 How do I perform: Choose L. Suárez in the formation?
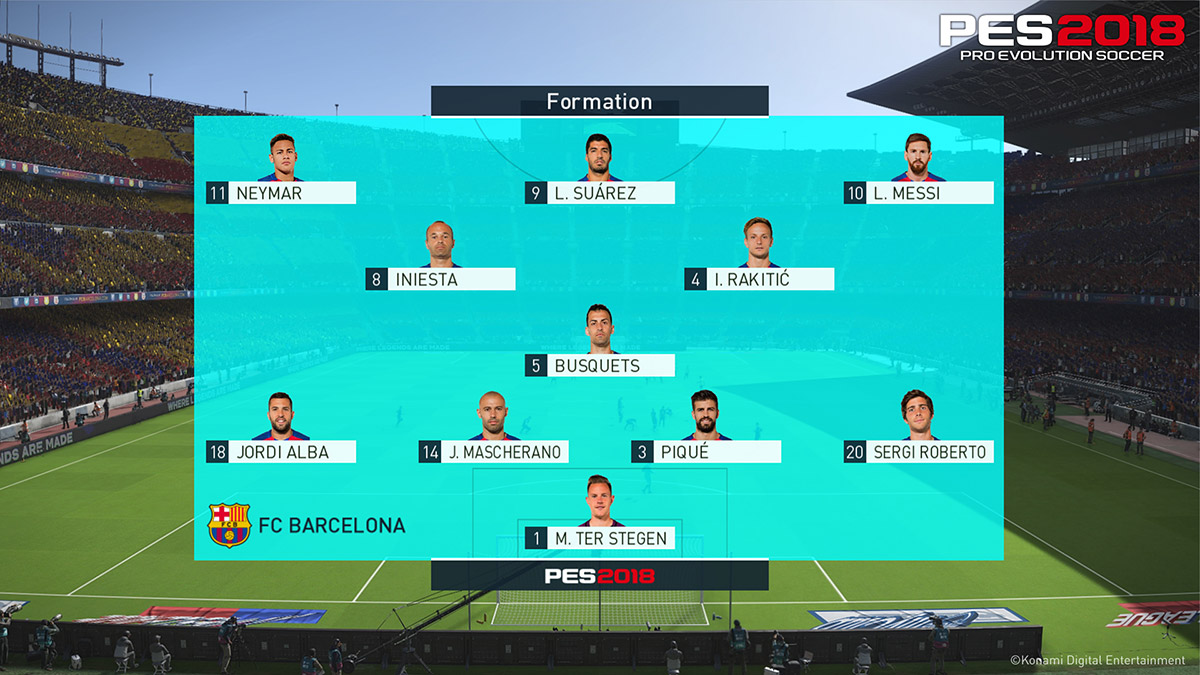pos(600,193)
